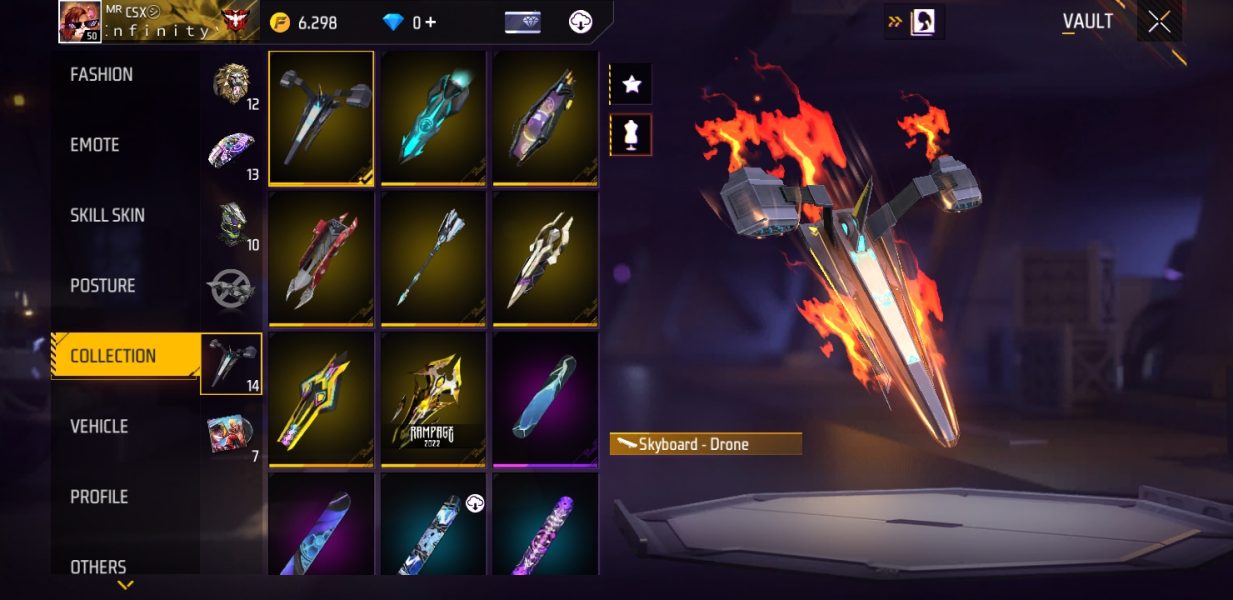This screenshot has height=600, width=1233.
Task: Open the voucher ticket icon
Action: pos(522,22)
